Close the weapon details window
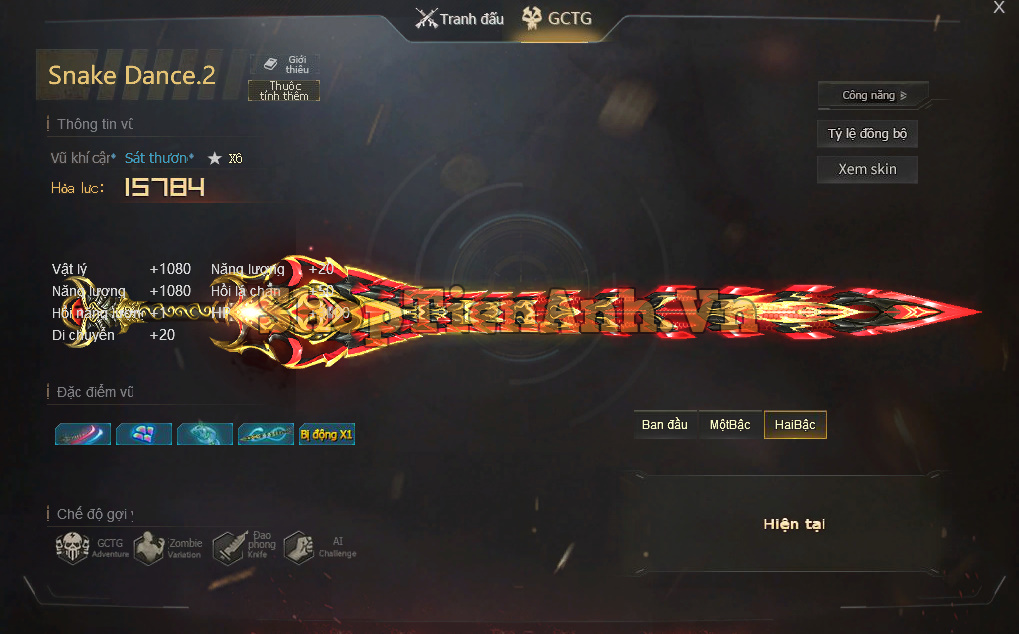This screenshot has width=1019, height=634. (x=998, y=8)
